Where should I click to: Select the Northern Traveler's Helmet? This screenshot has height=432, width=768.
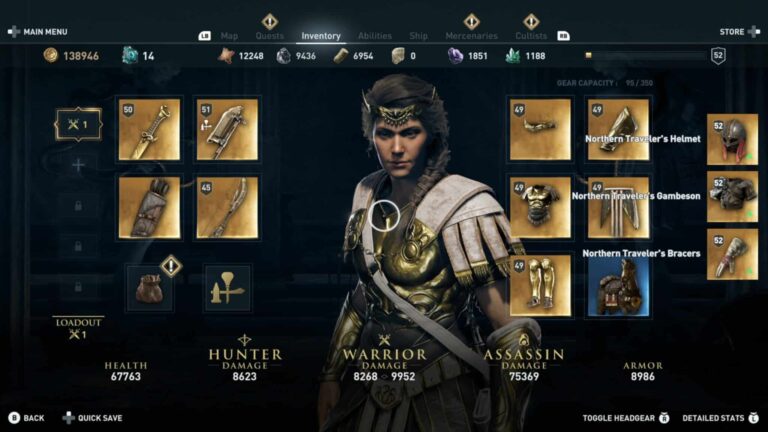coord(732,139)
